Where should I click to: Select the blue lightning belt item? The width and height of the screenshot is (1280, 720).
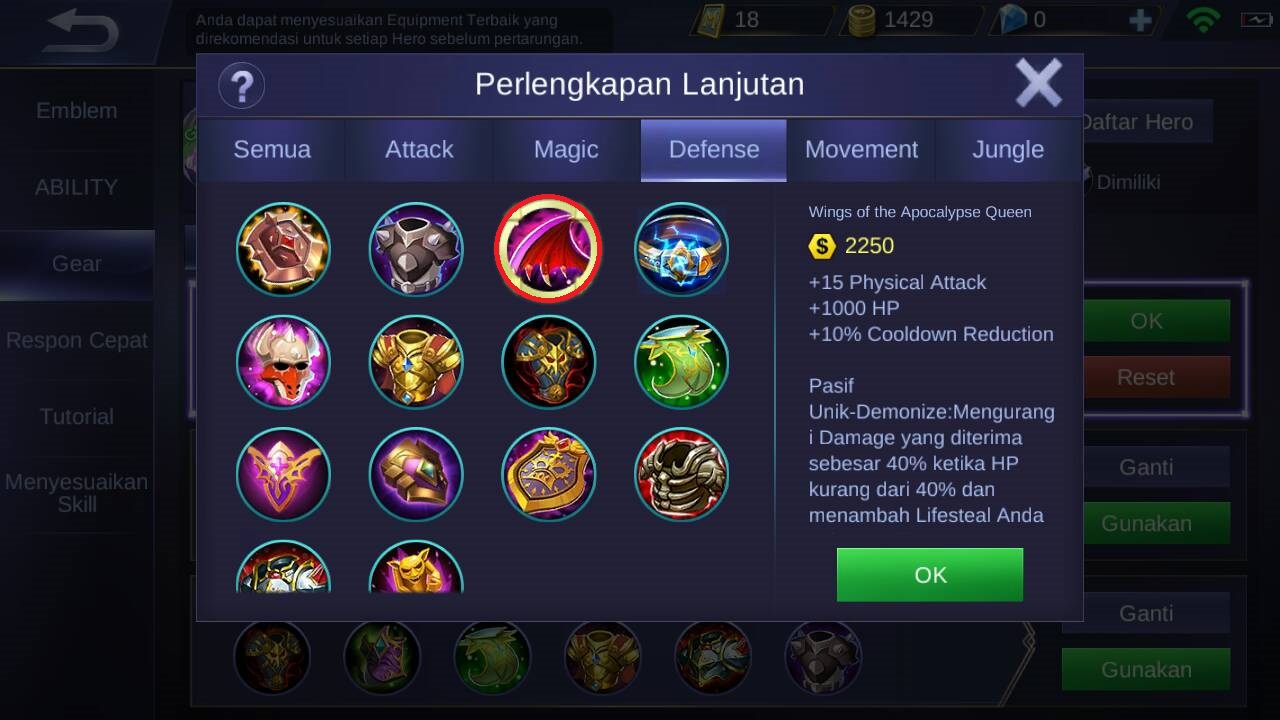(x=681, y=249)
